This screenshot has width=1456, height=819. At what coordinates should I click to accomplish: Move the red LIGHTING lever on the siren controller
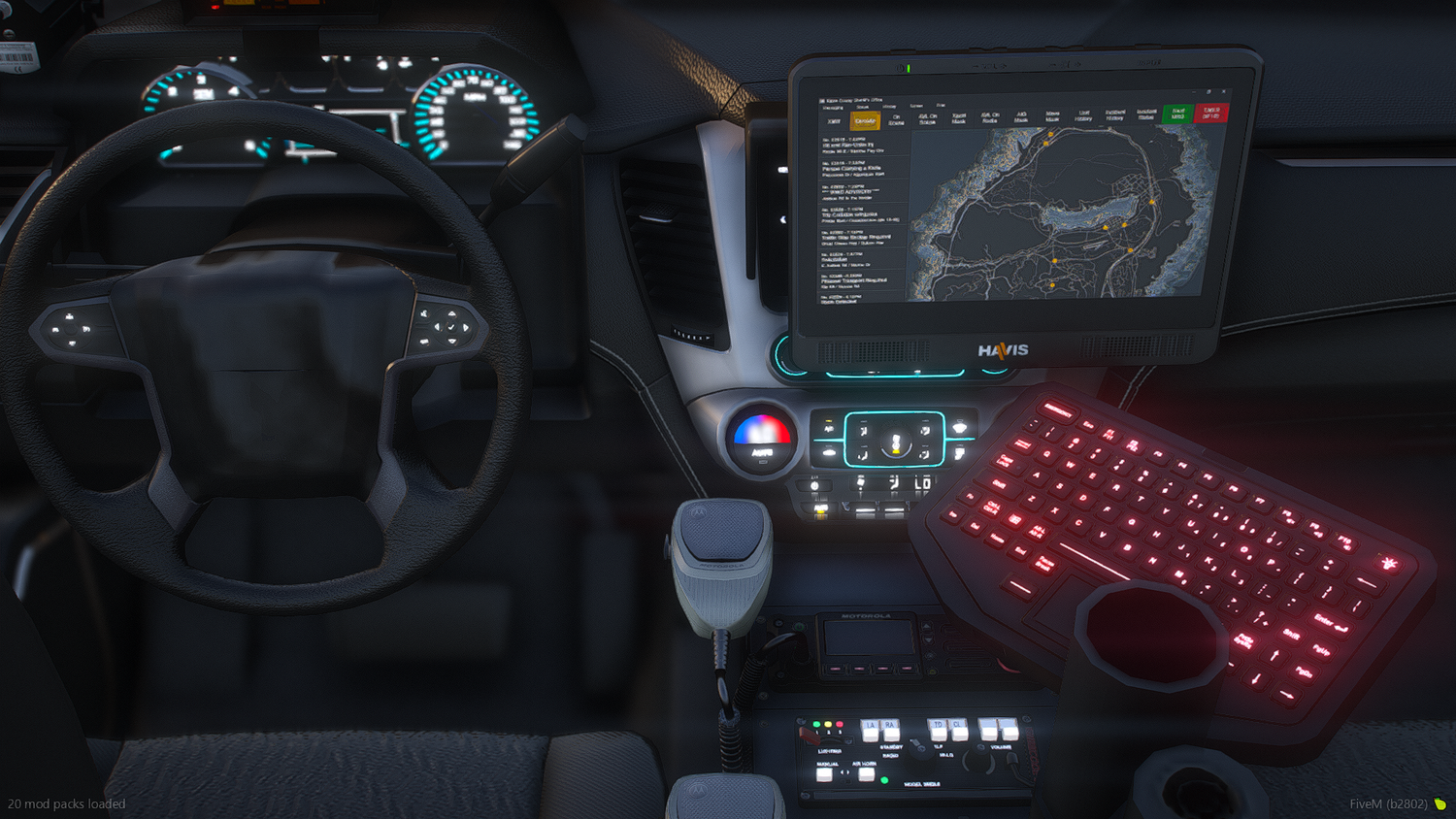pyautogui.click(x=811, y=737)
